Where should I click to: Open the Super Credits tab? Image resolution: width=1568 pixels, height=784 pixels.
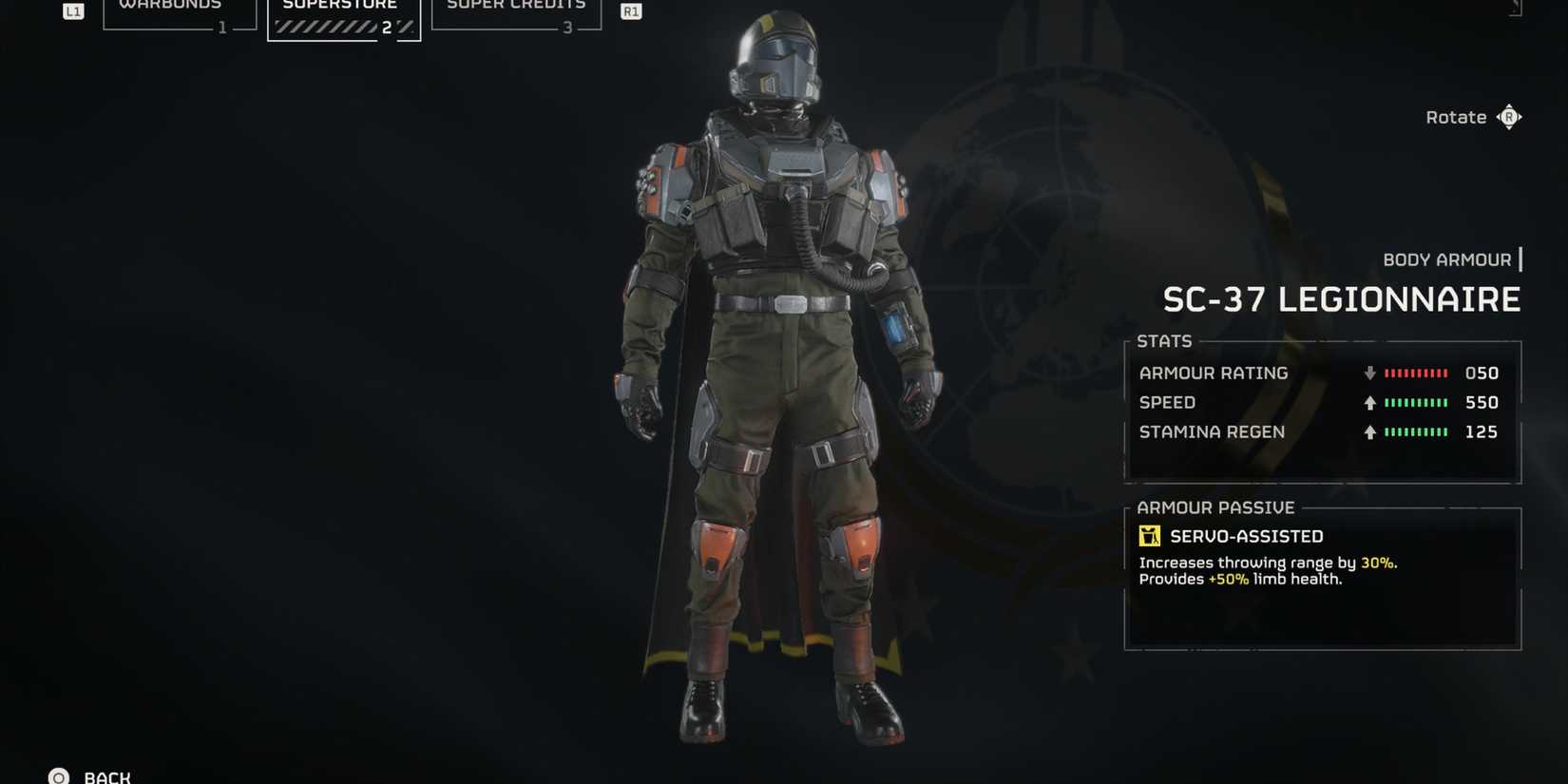tap(516, 5)
